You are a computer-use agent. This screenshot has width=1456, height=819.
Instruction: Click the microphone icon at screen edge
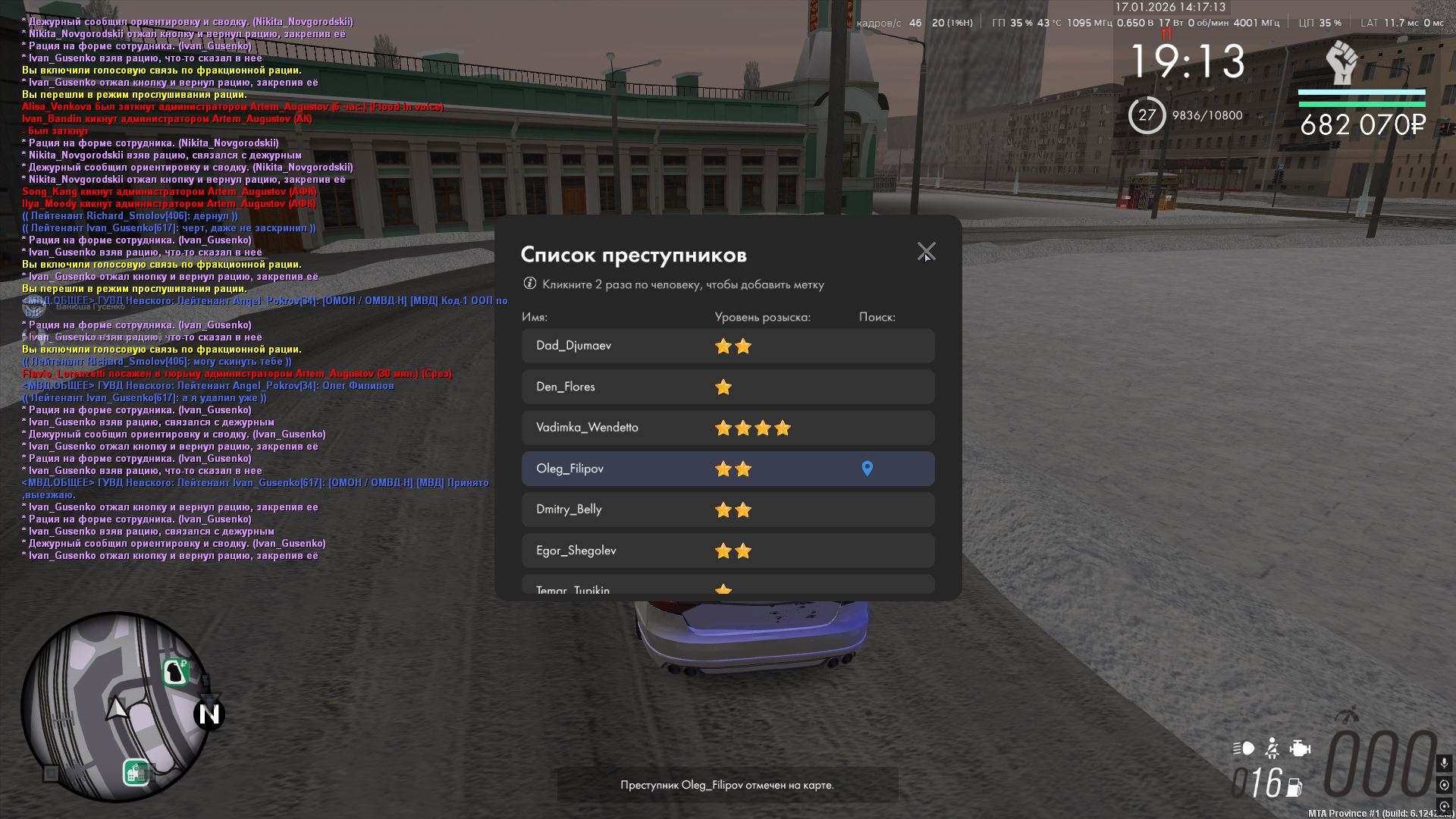(x=1444, y=763)
